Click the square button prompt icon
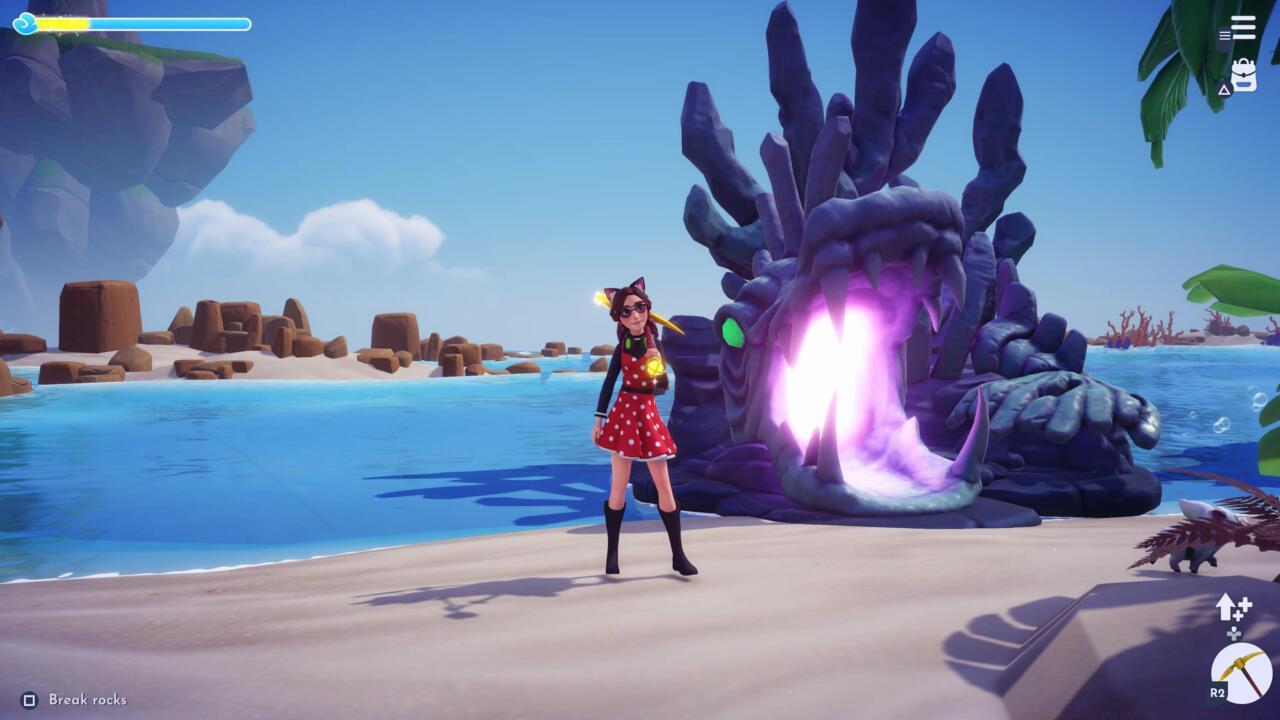 click(30, 700)
